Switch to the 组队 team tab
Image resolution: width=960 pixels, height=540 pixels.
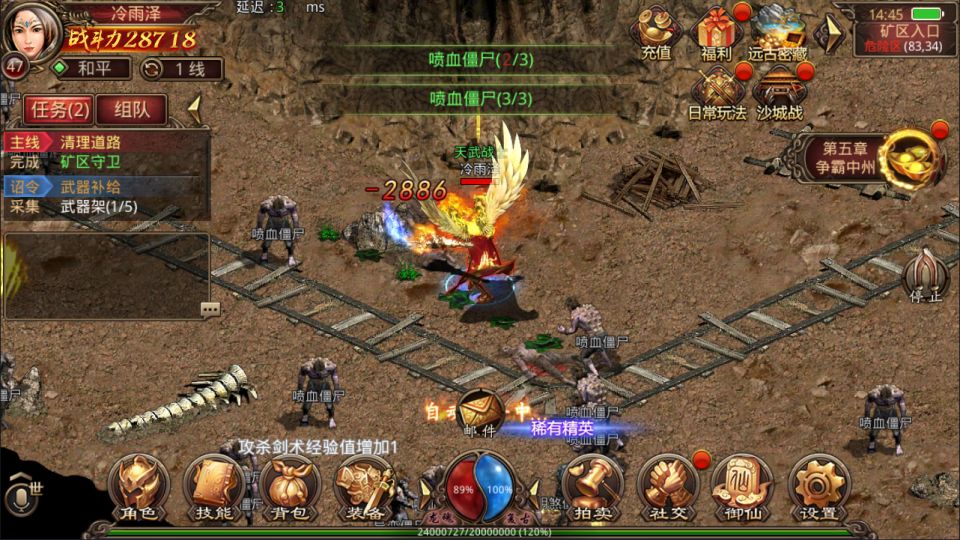click(x=133, y=108)
